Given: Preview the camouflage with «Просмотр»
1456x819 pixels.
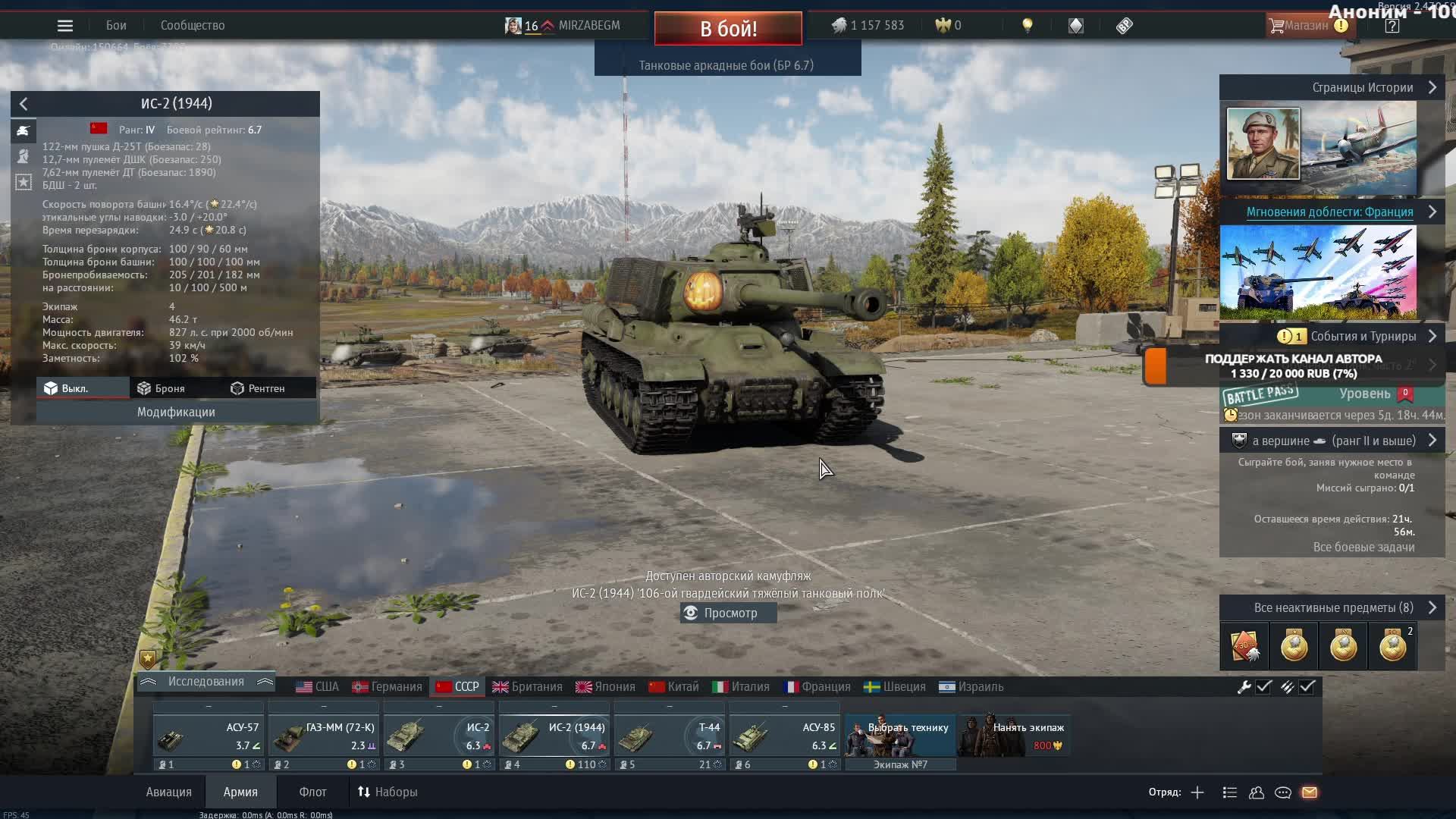Looking at the screenshot, I should pos(729,613).
